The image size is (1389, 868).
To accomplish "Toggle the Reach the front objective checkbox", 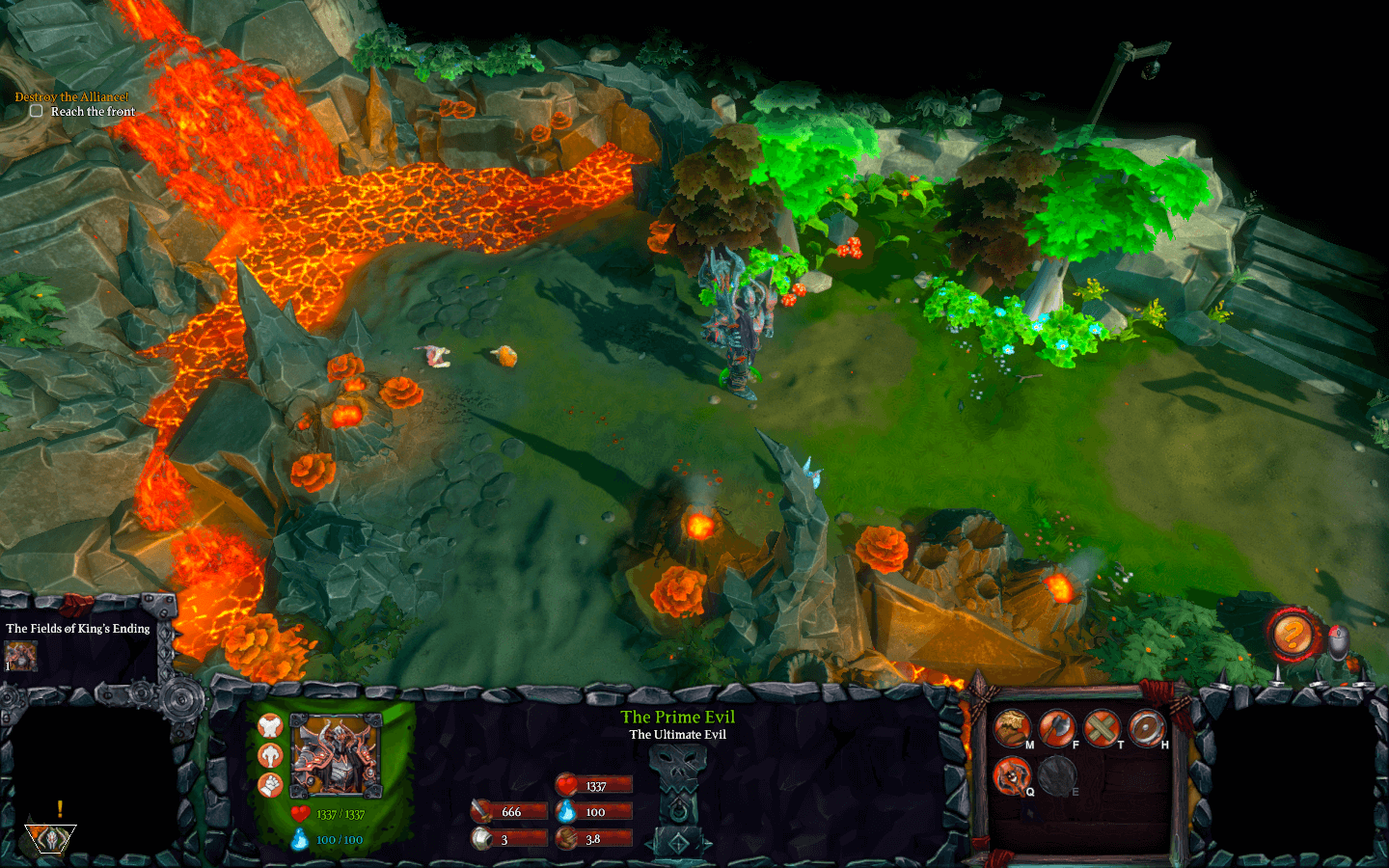I will (37, 111).
